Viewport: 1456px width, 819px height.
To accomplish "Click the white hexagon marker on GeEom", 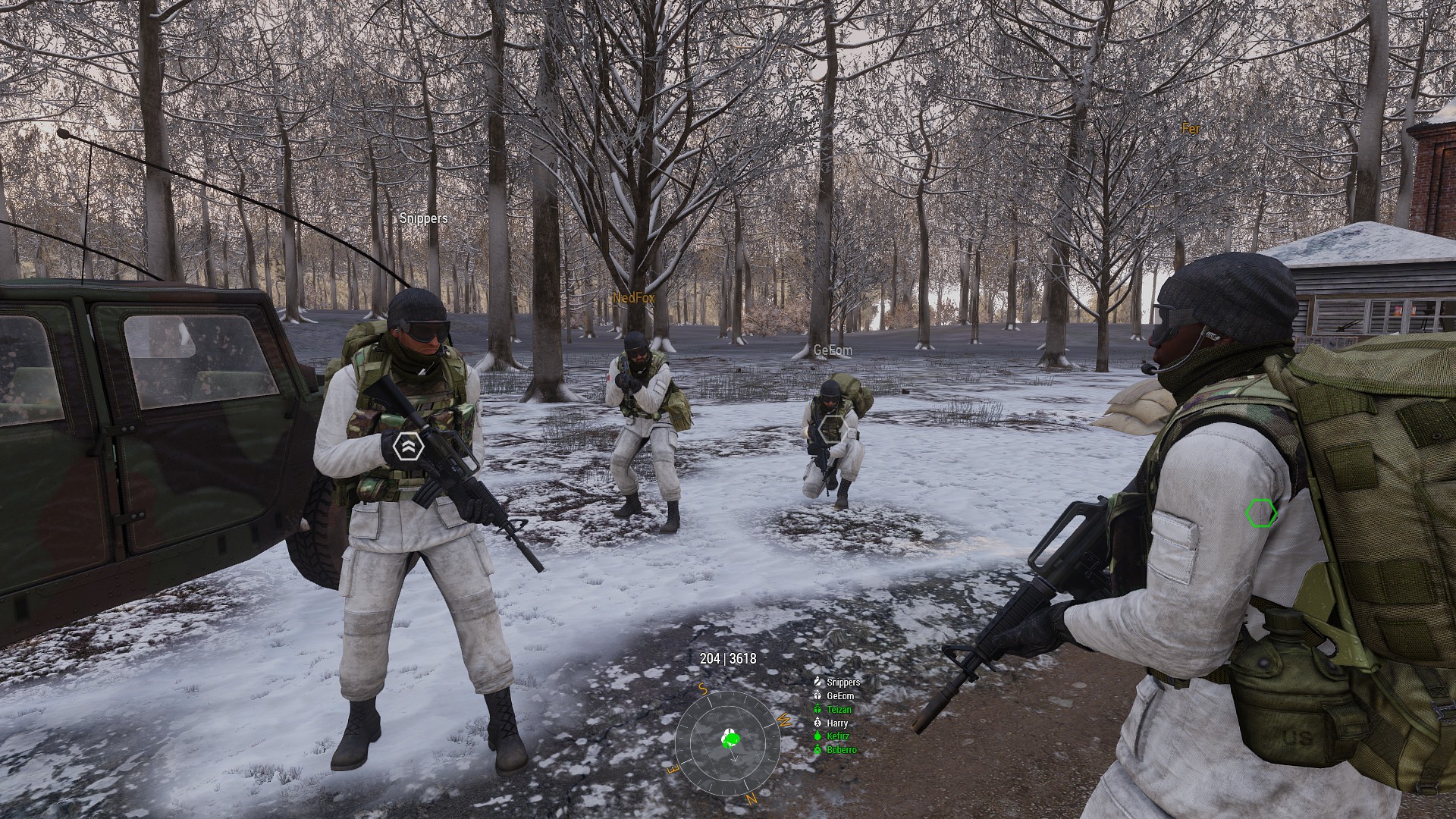I will [x=832, y=428].
